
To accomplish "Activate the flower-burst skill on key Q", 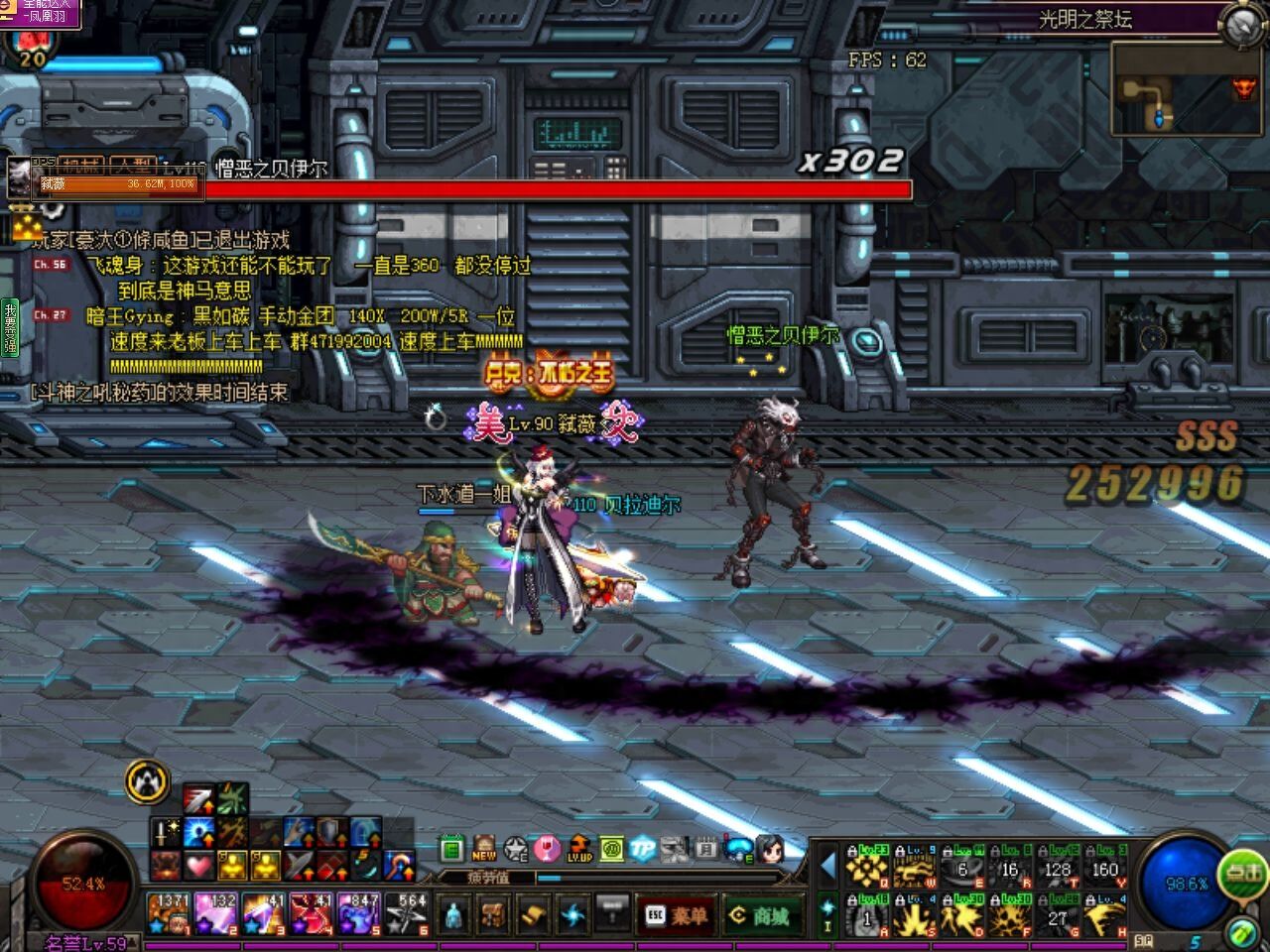I will point(866,868).
